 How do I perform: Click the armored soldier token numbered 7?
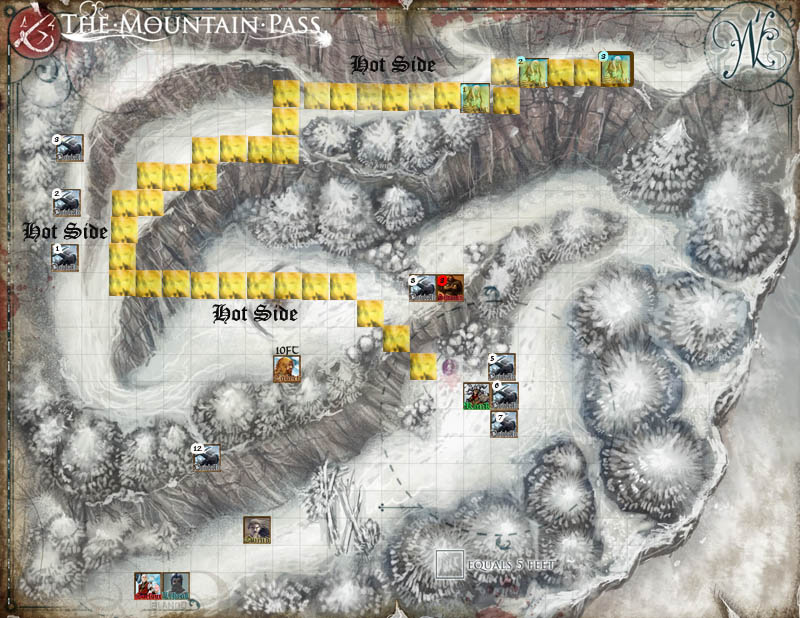pyautogui.click(x=504, y=423)
